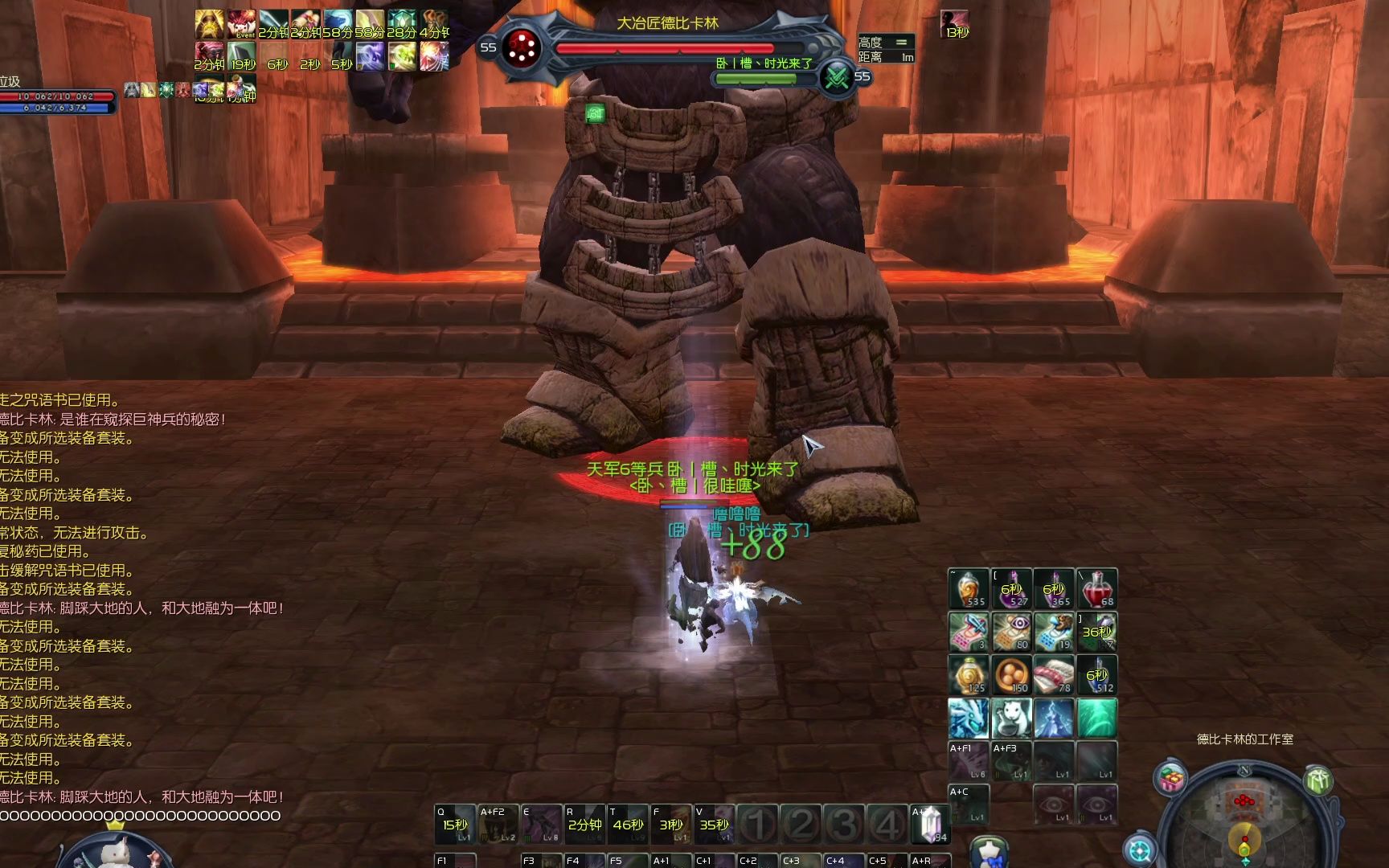Image resolution: width=1389 pixels, height=868 pixels.
Task: Use the red heart-shaped potion
Action: [1096, 588]
